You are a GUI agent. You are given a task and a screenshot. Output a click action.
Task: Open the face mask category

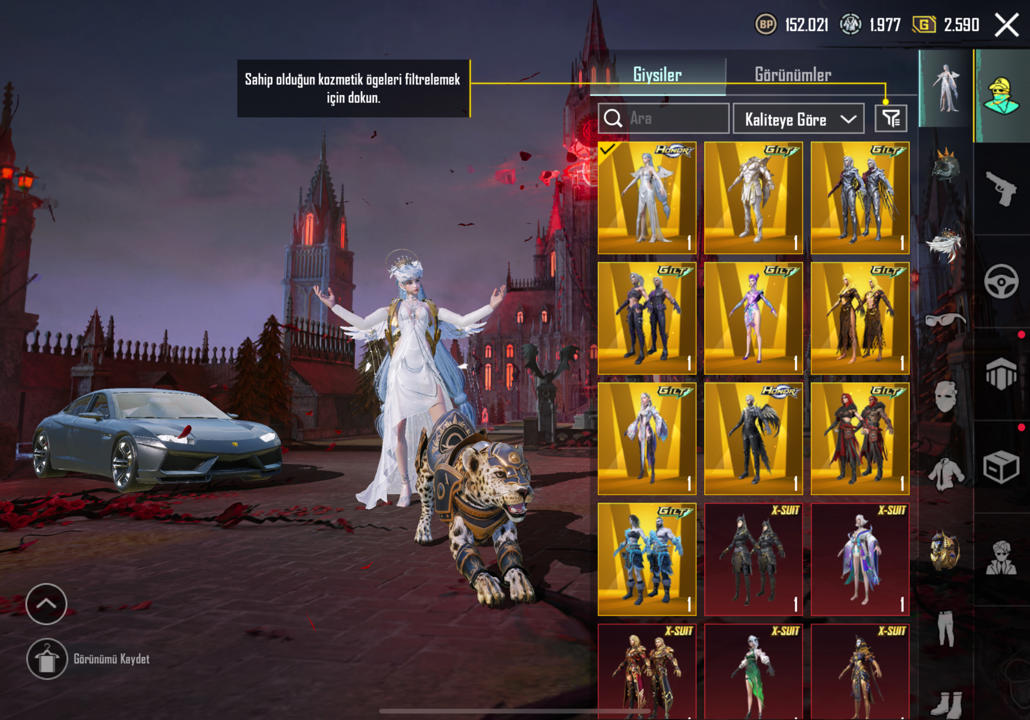pos(946,396)
